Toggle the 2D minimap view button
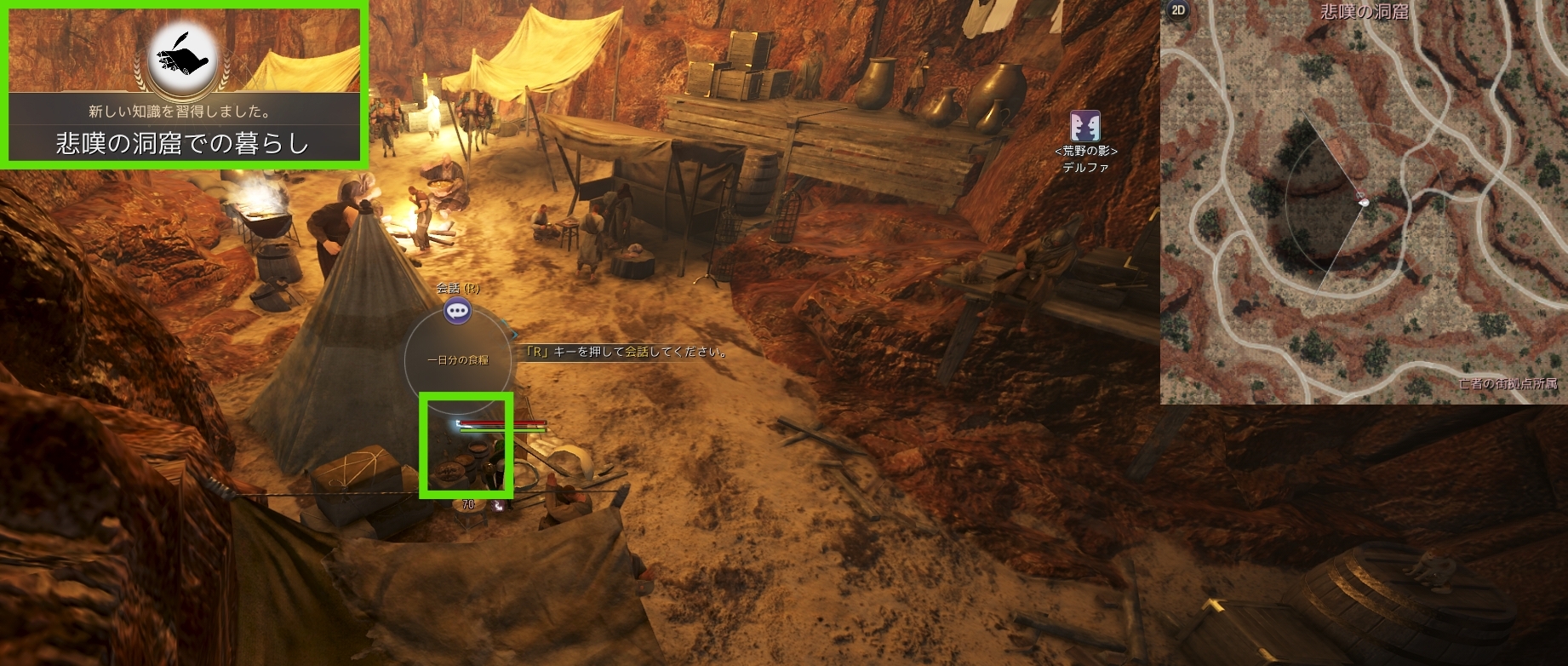1568x666 pixels. 1178,10
